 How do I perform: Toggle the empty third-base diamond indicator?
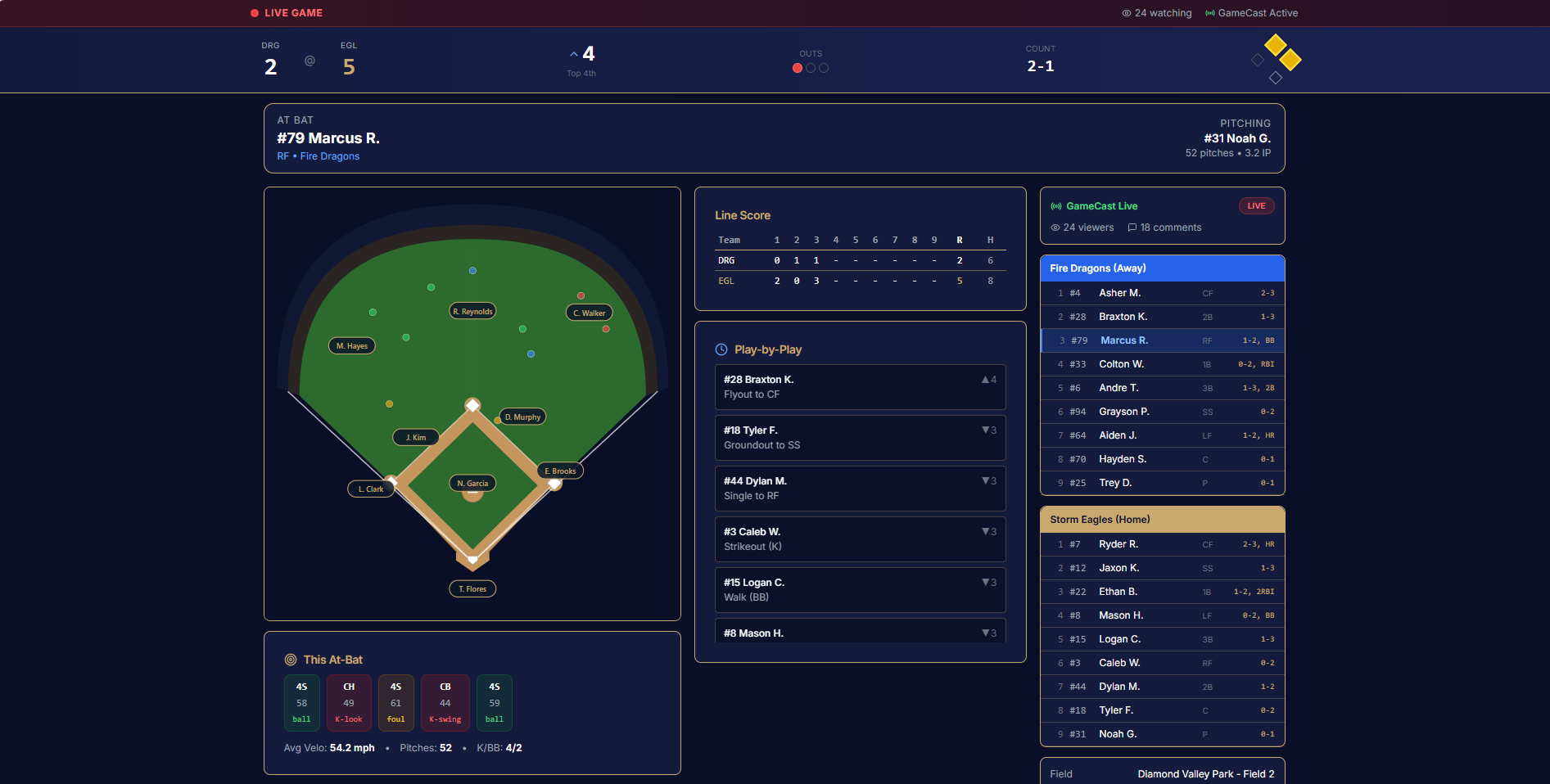1258,59
